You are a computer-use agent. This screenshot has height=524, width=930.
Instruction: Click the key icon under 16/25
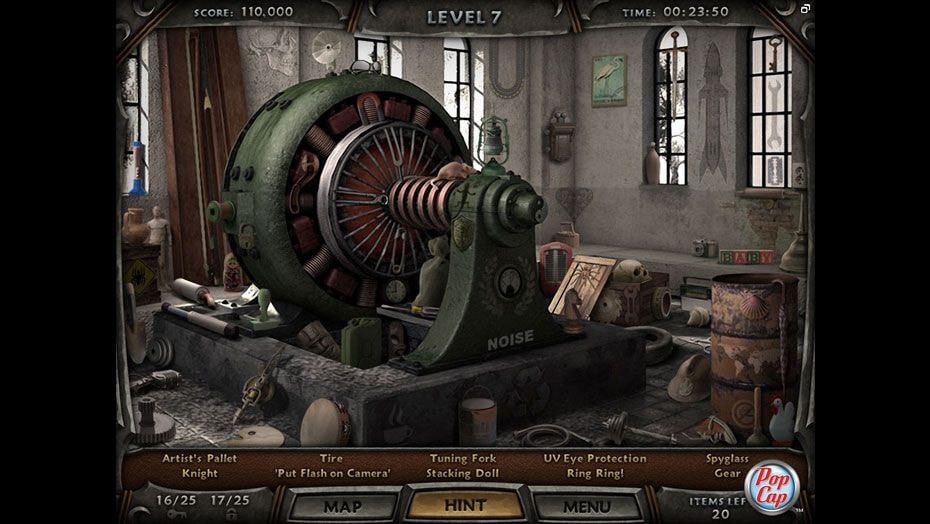pos(174,513)
